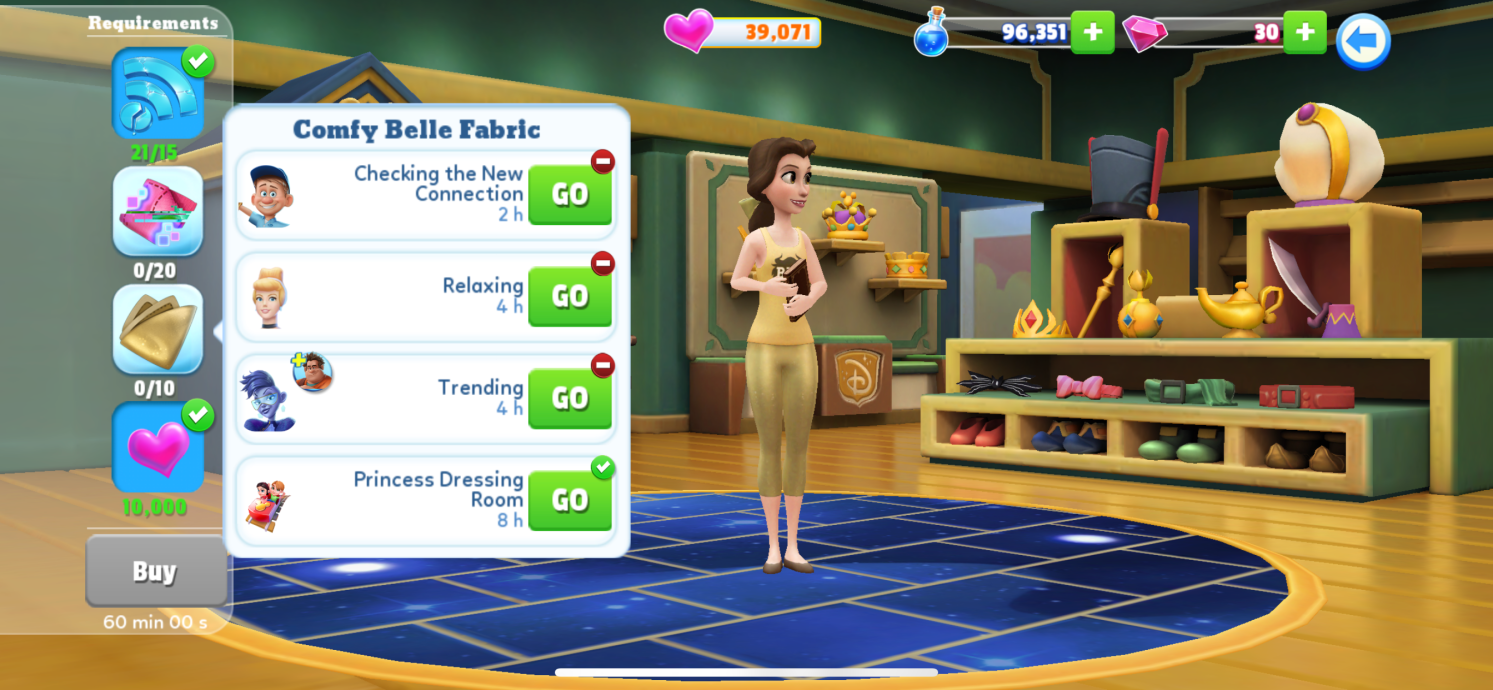
Task: Click the grey Buy button
Action: pyautogui.click(x=155, y=571)
